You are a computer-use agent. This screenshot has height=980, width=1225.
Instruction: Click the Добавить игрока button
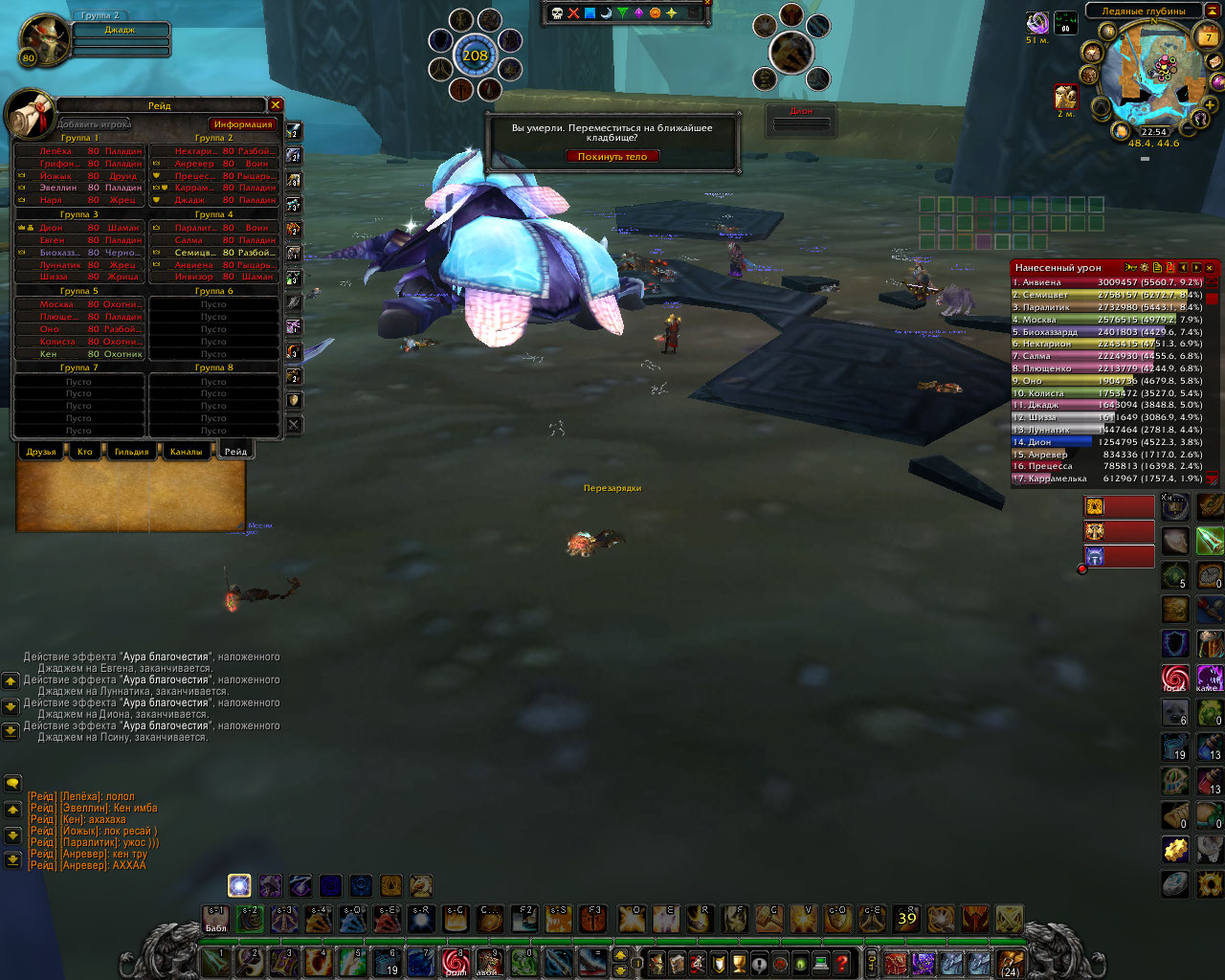pos(94,124)
